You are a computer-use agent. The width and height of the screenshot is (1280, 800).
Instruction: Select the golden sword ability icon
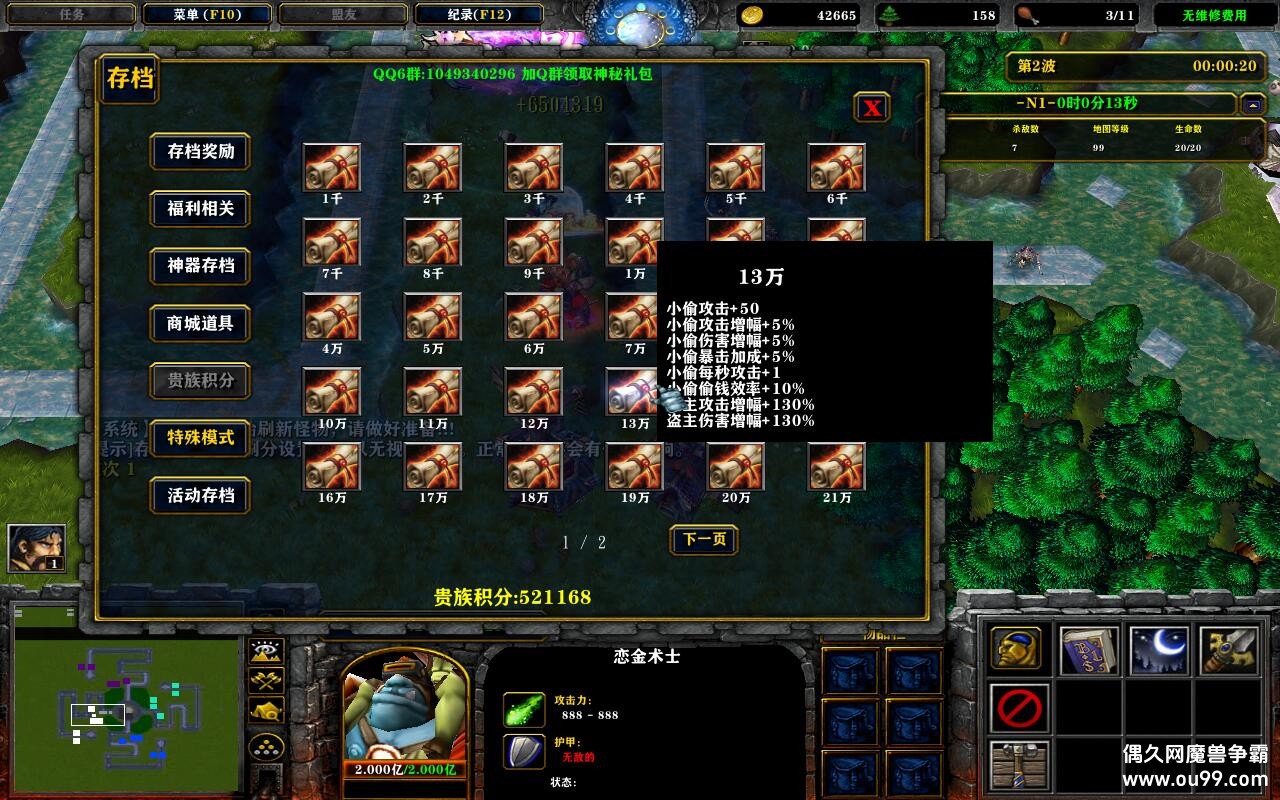[1229, 649]
